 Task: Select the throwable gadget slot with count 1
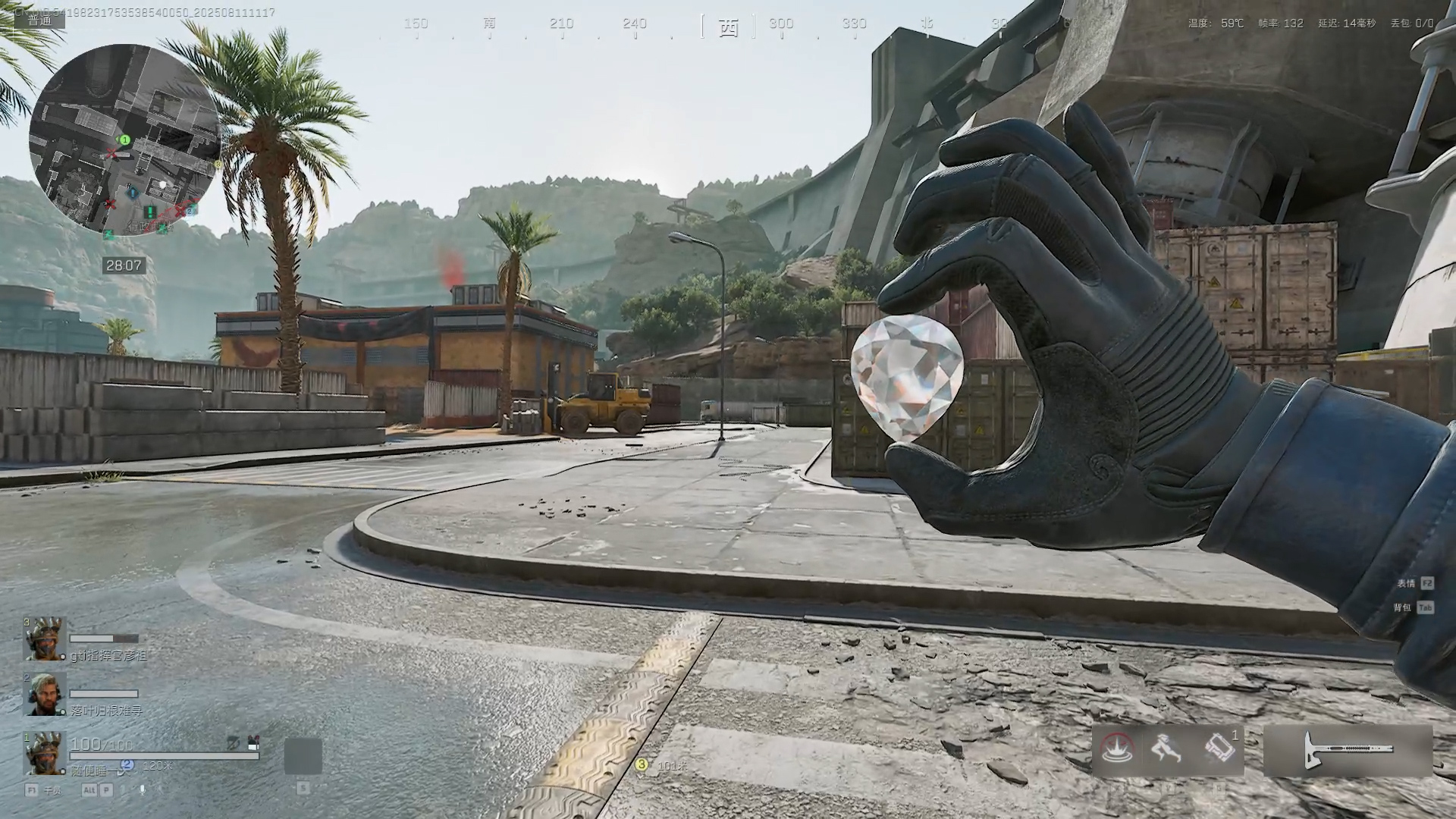(1219, 749)
